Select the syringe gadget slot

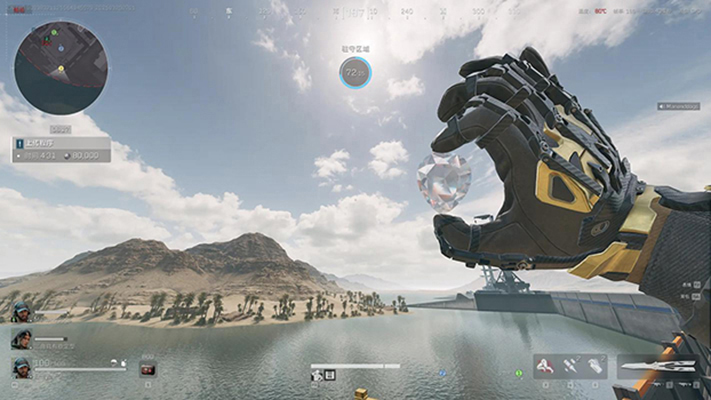point(571,367)
